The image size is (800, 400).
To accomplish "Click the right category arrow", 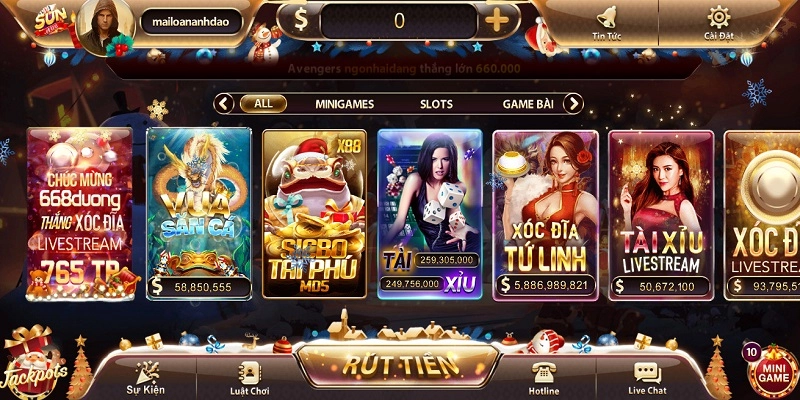I will click(x=573, y=103).
